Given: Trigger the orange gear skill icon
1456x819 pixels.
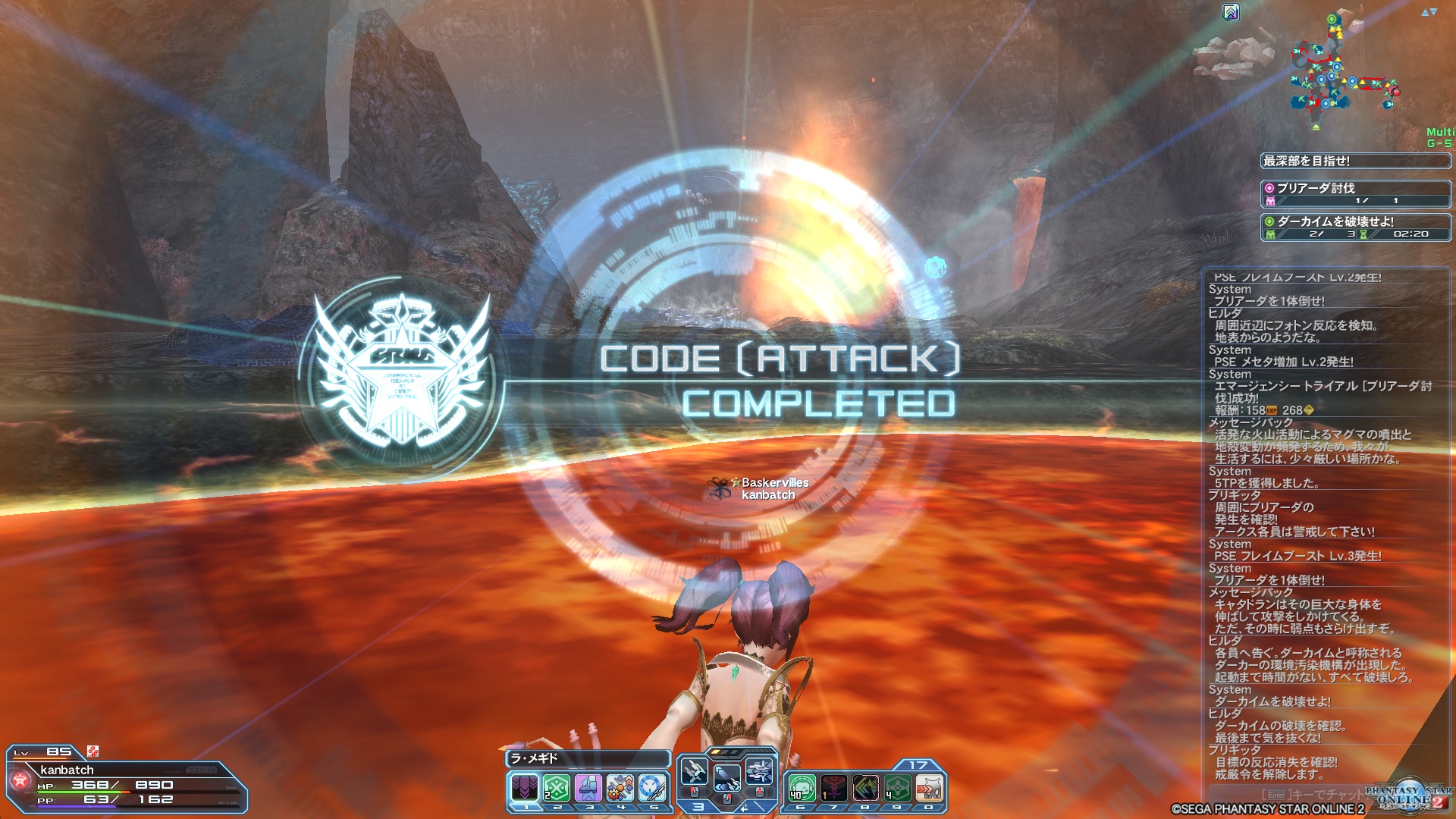Looking at the screenshot, I should [620, 788].
